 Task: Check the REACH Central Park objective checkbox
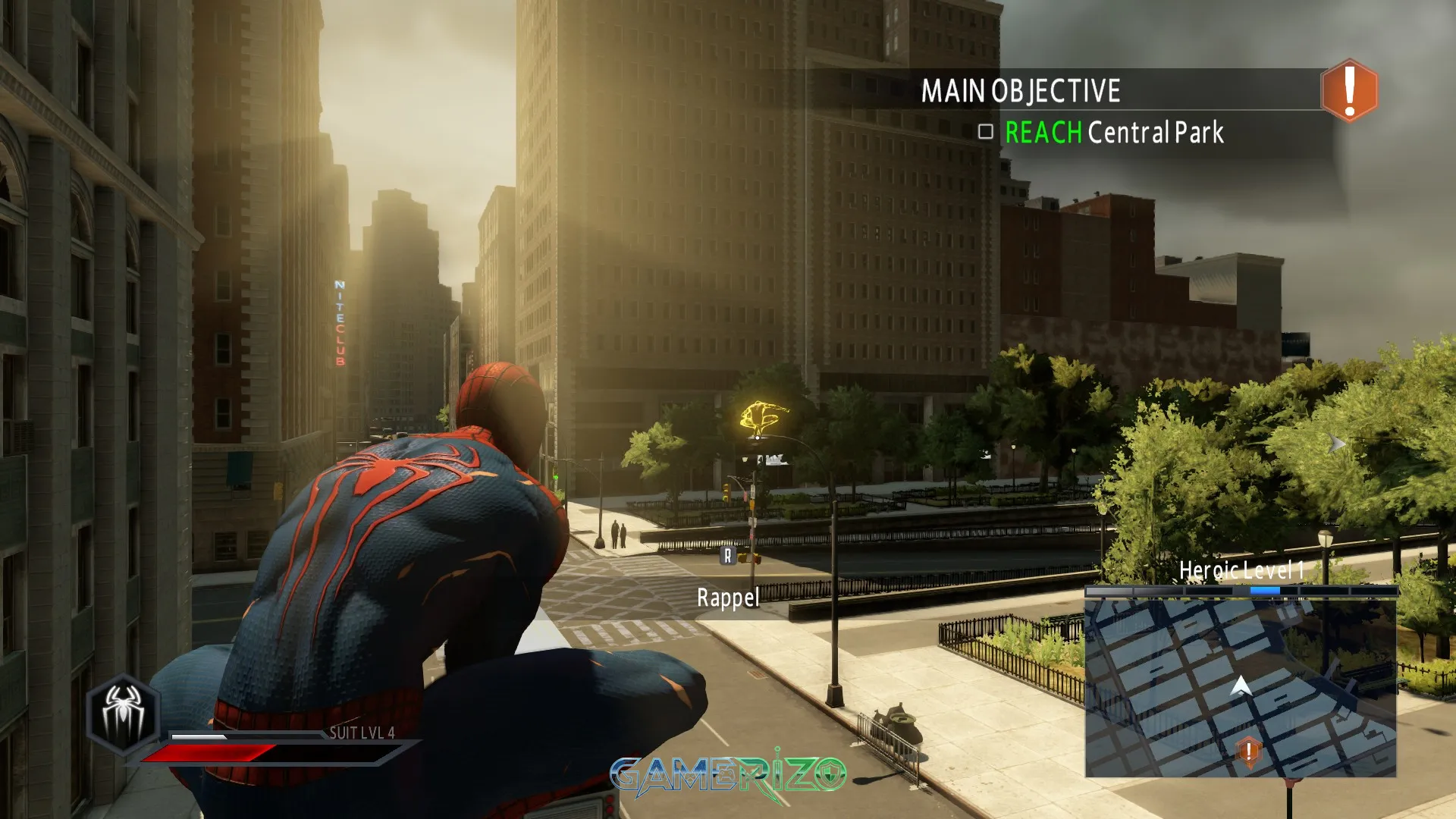[984, 133]
